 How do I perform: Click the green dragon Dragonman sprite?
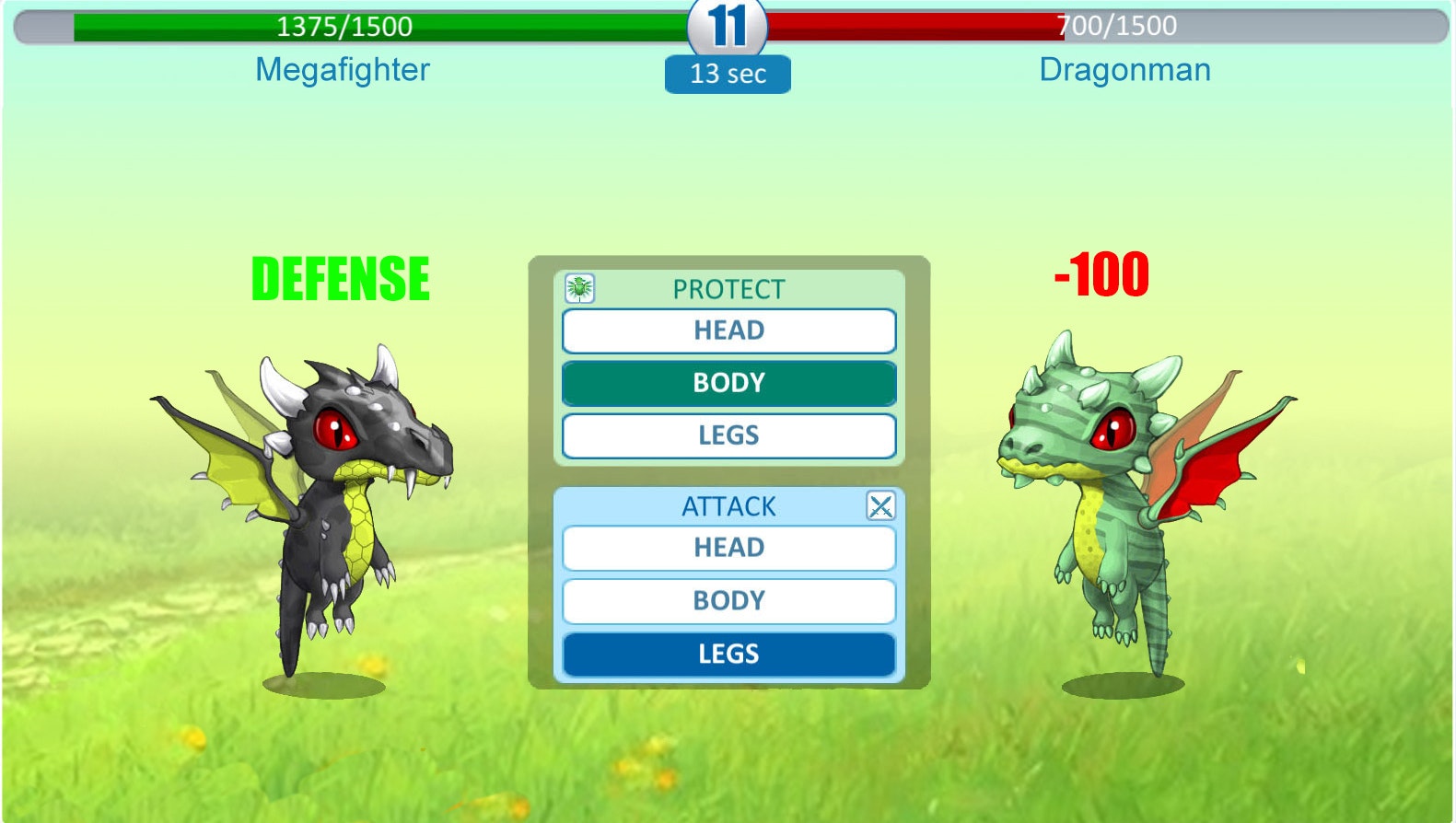pyautogui.click(x=1105, y=506)
